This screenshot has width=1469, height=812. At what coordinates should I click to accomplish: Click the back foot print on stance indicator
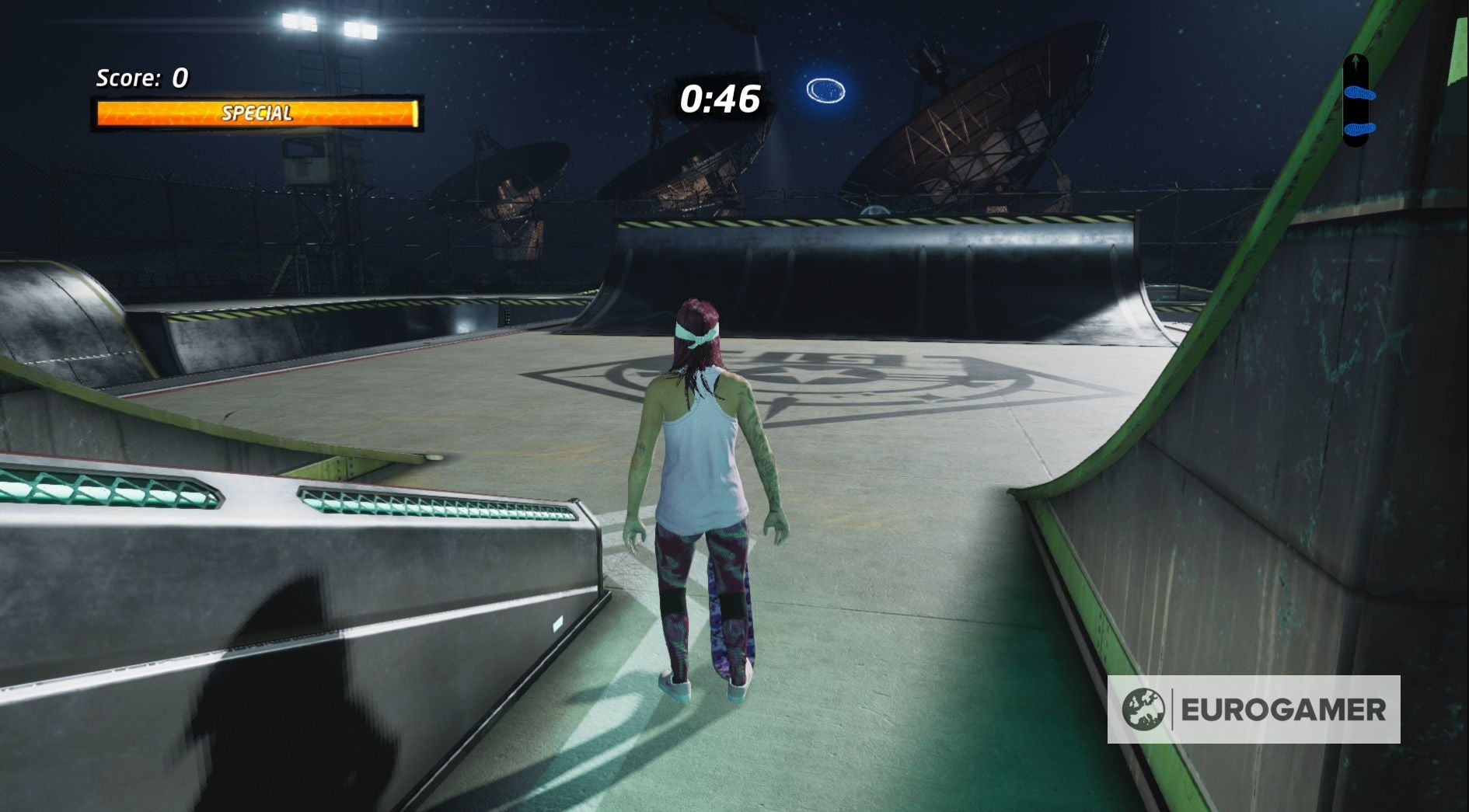pos(1360,128)
